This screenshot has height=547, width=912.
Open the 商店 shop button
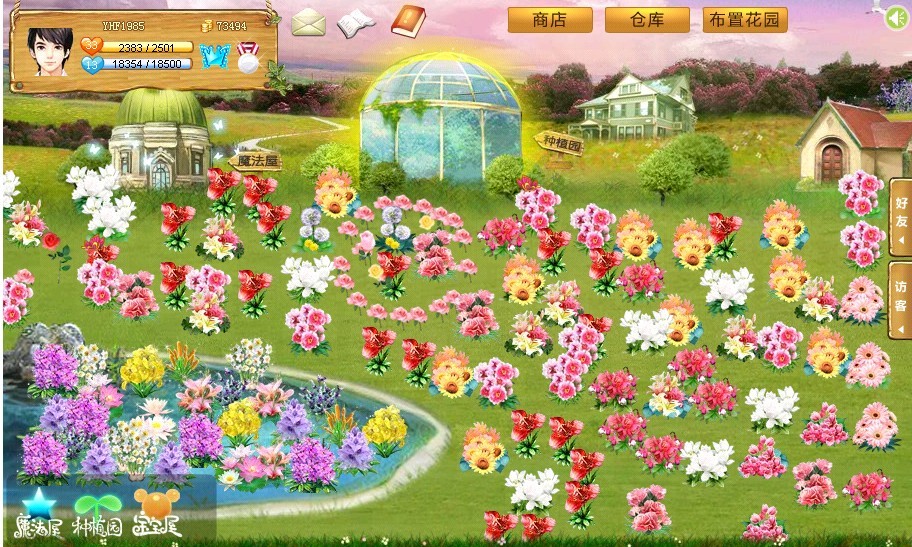[x=550, y=20]
